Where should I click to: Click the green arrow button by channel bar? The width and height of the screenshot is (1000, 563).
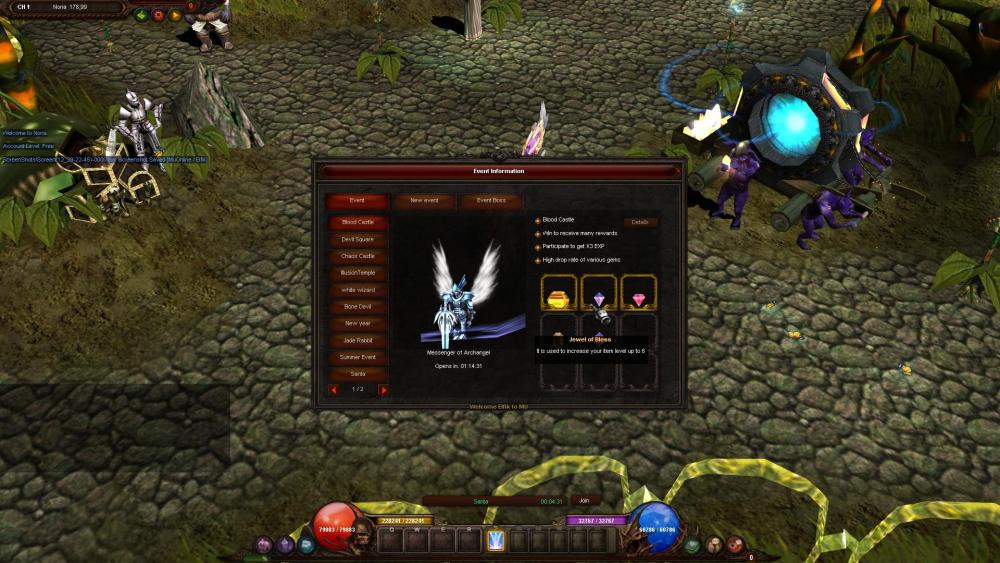click(141, 16)
